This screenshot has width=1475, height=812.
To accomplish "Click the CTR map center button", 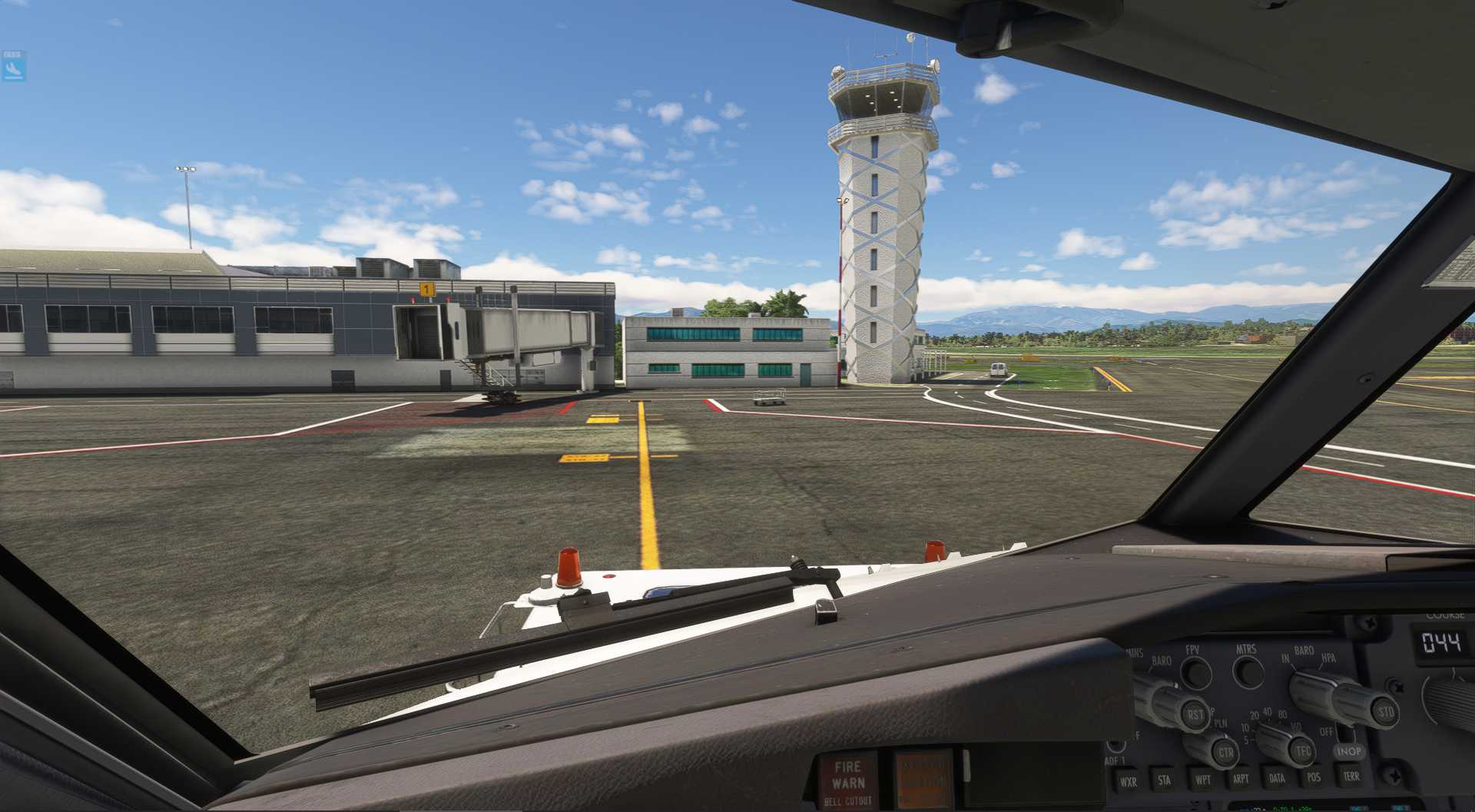I will pos(1225,753).
